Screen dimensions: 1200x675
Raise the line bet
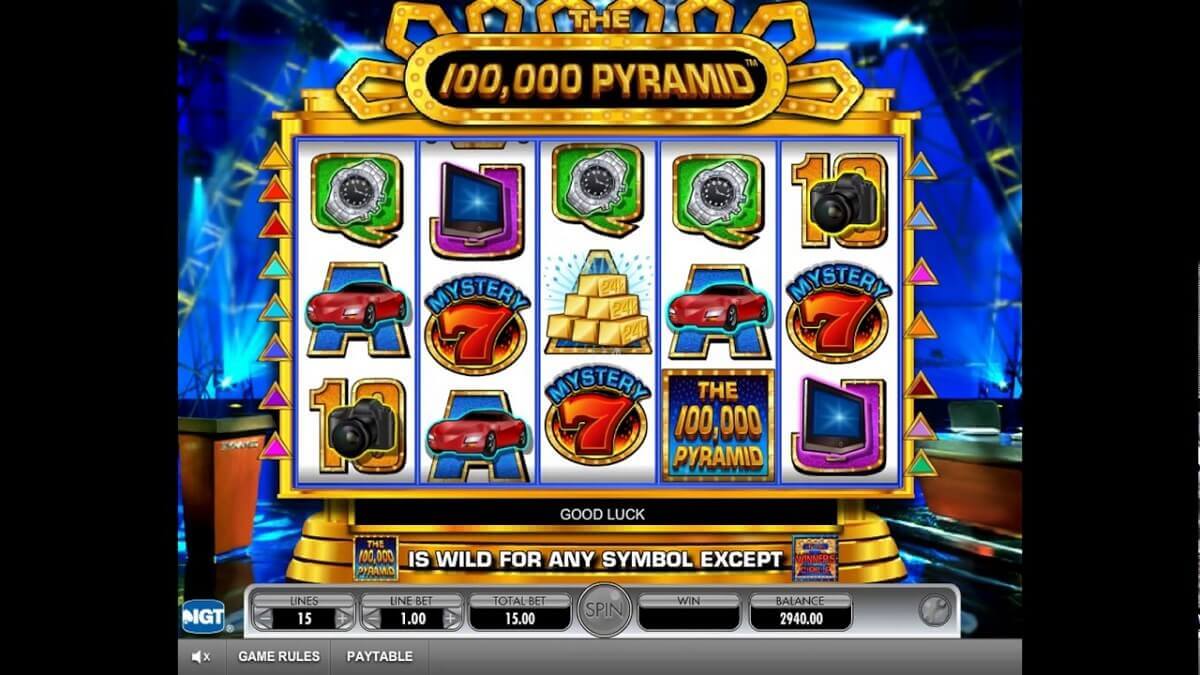coord(452,619)
